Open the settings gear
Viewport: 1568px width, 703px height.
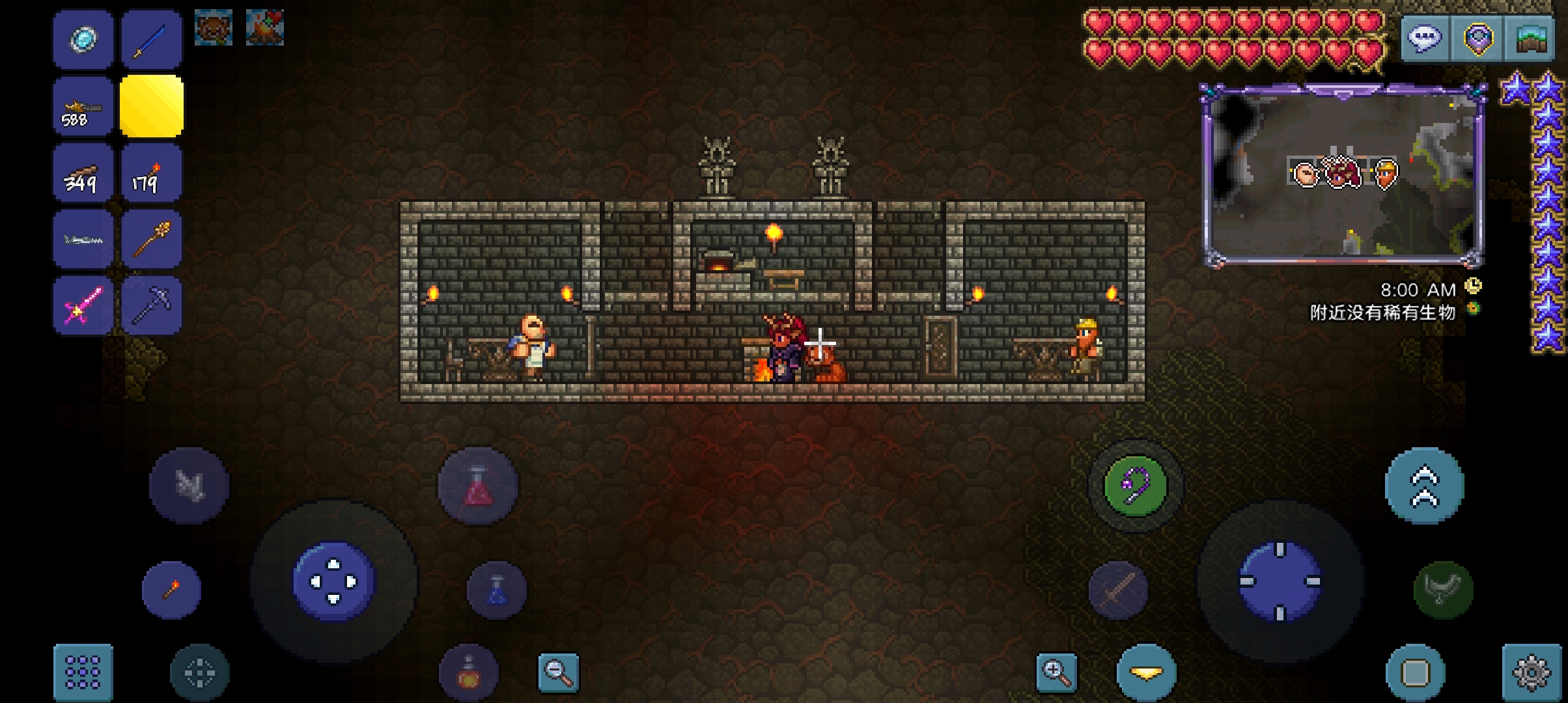pos(1532,672)
